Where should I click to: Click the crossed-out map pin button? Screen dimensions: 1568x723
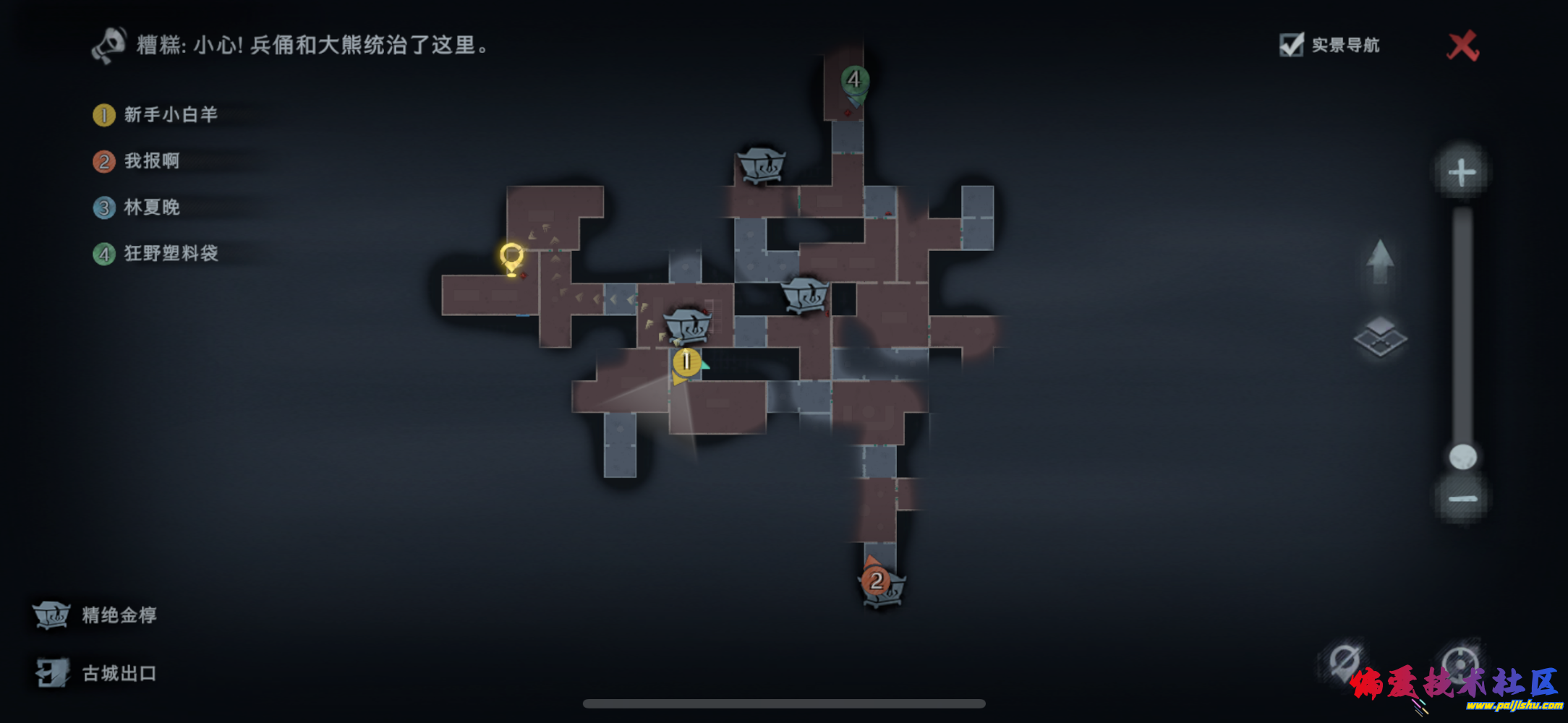coord(1345,661)
